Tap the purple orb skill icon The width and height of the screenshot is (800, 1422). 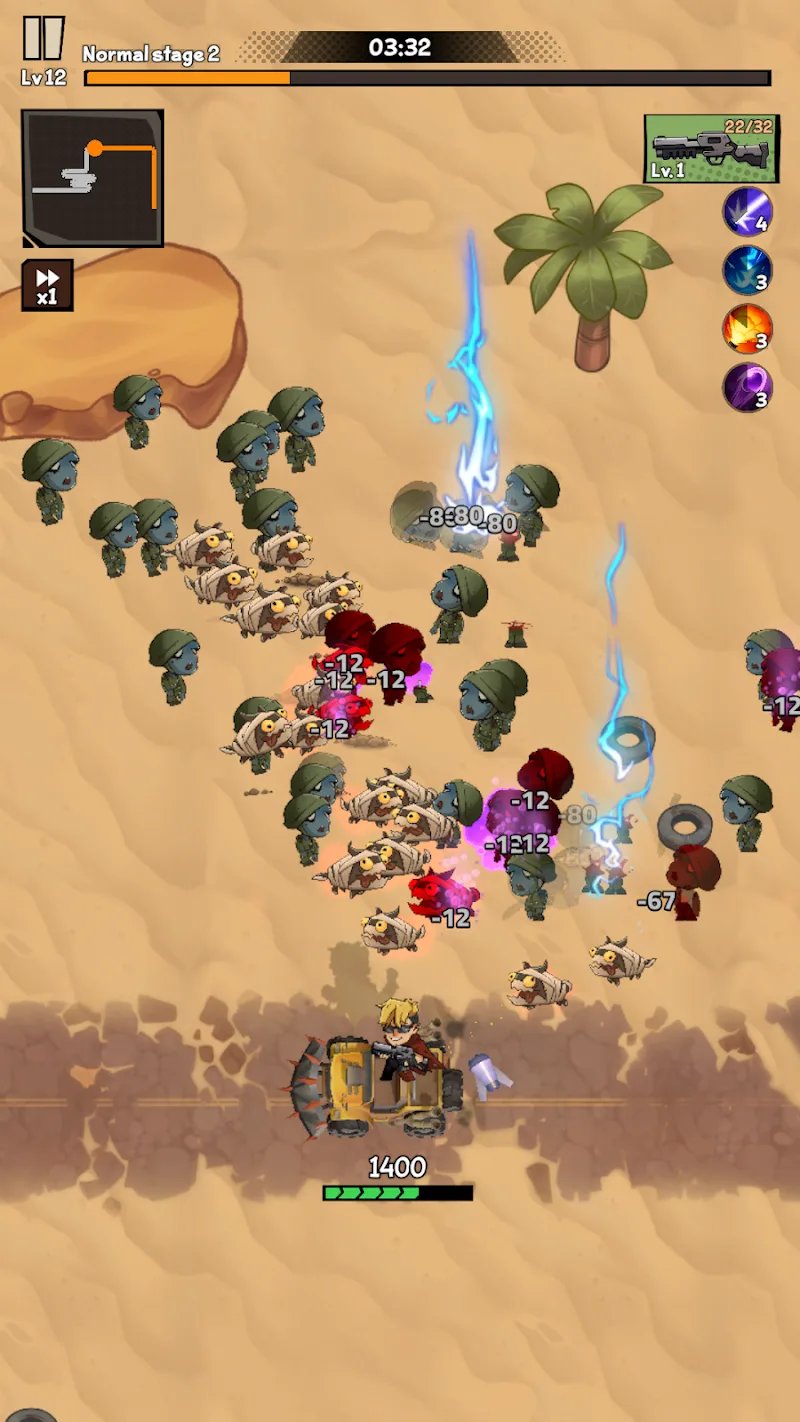point(747,388)
